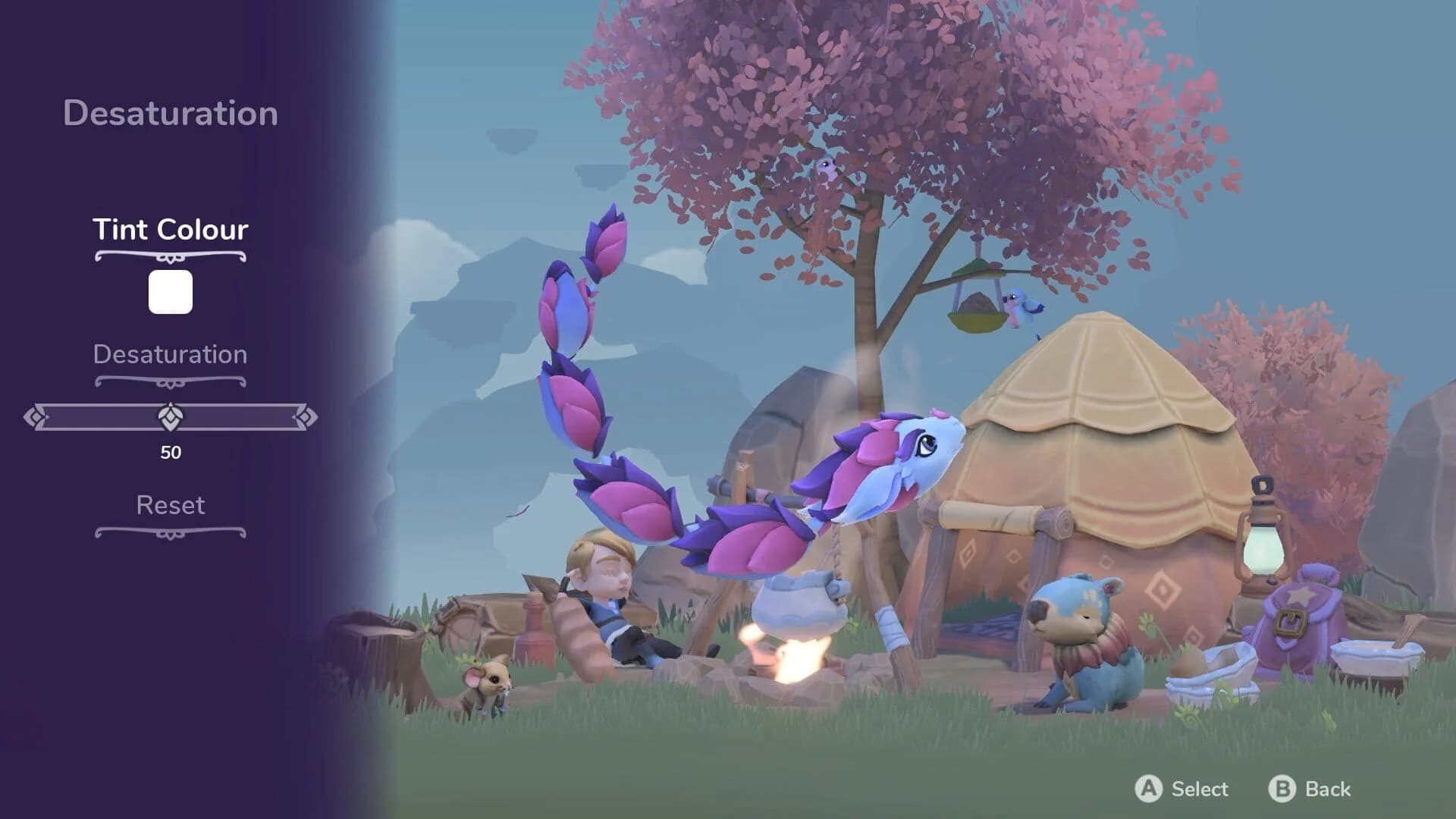The width and height of the screenshot is (1456, 819).
Task: Select the Reset option
Action: [170, 505]
